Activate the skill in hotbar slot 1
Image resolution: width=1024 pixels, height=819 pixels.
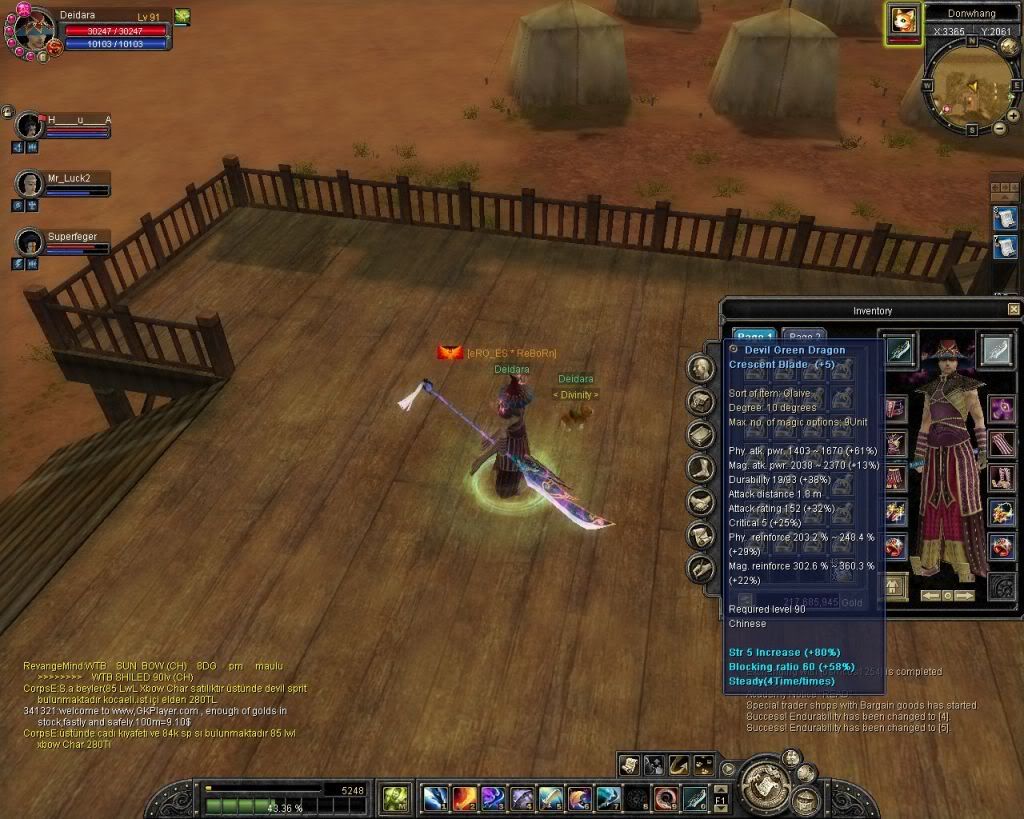point(435,798)
